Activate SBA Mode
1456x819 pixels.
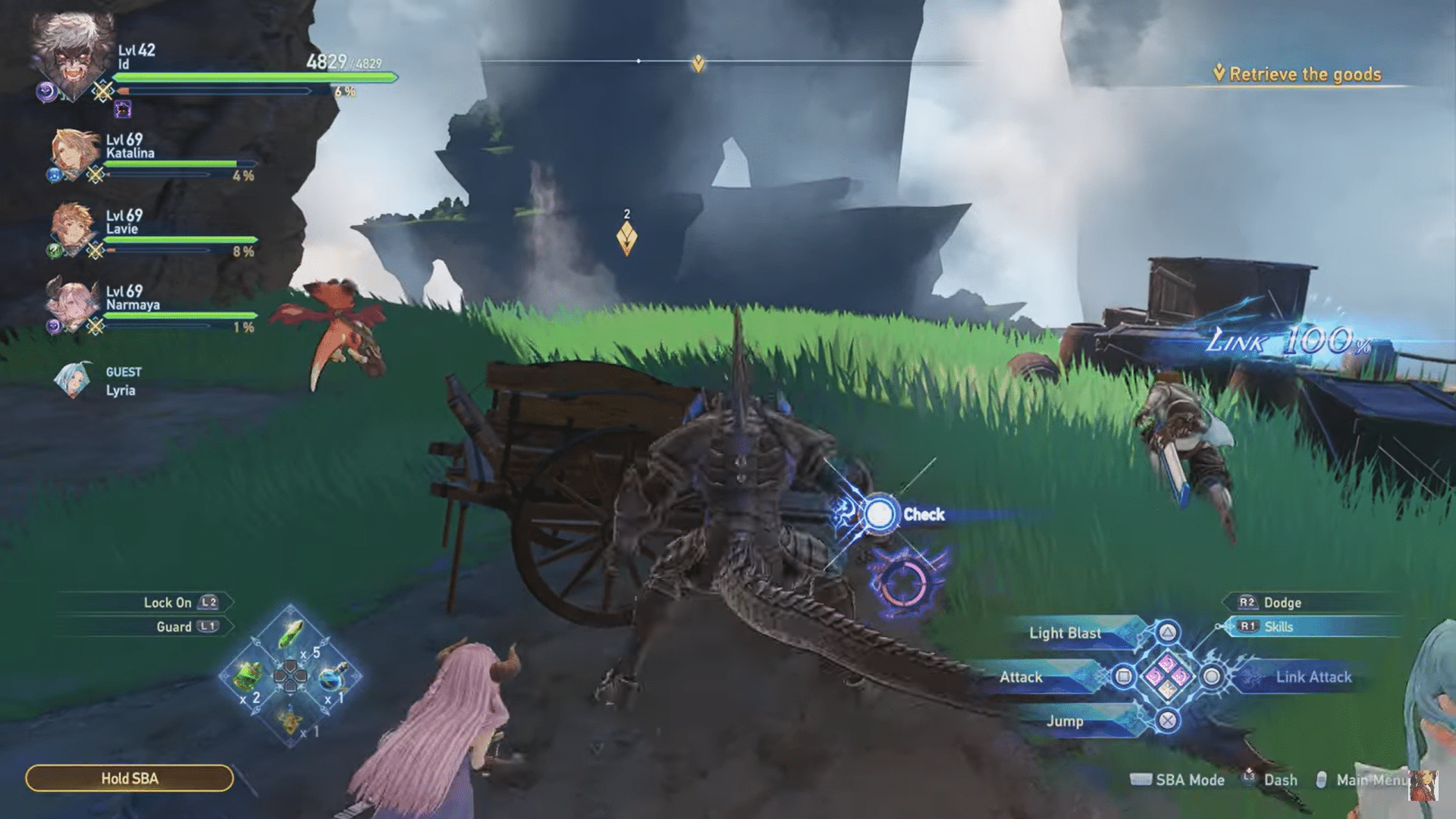(x=1191, y=780)
